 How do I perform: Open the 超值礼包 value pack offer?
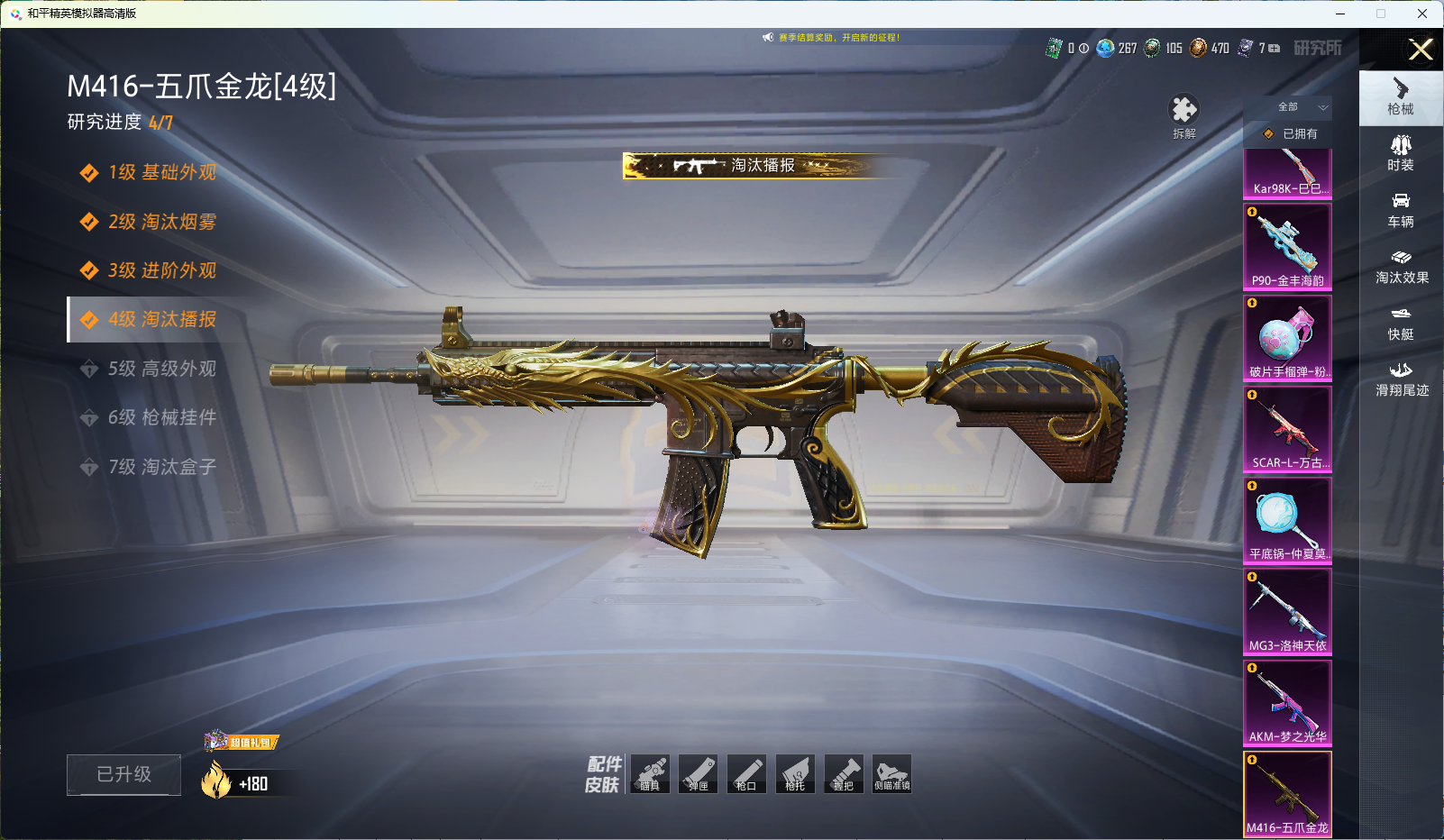242,742
